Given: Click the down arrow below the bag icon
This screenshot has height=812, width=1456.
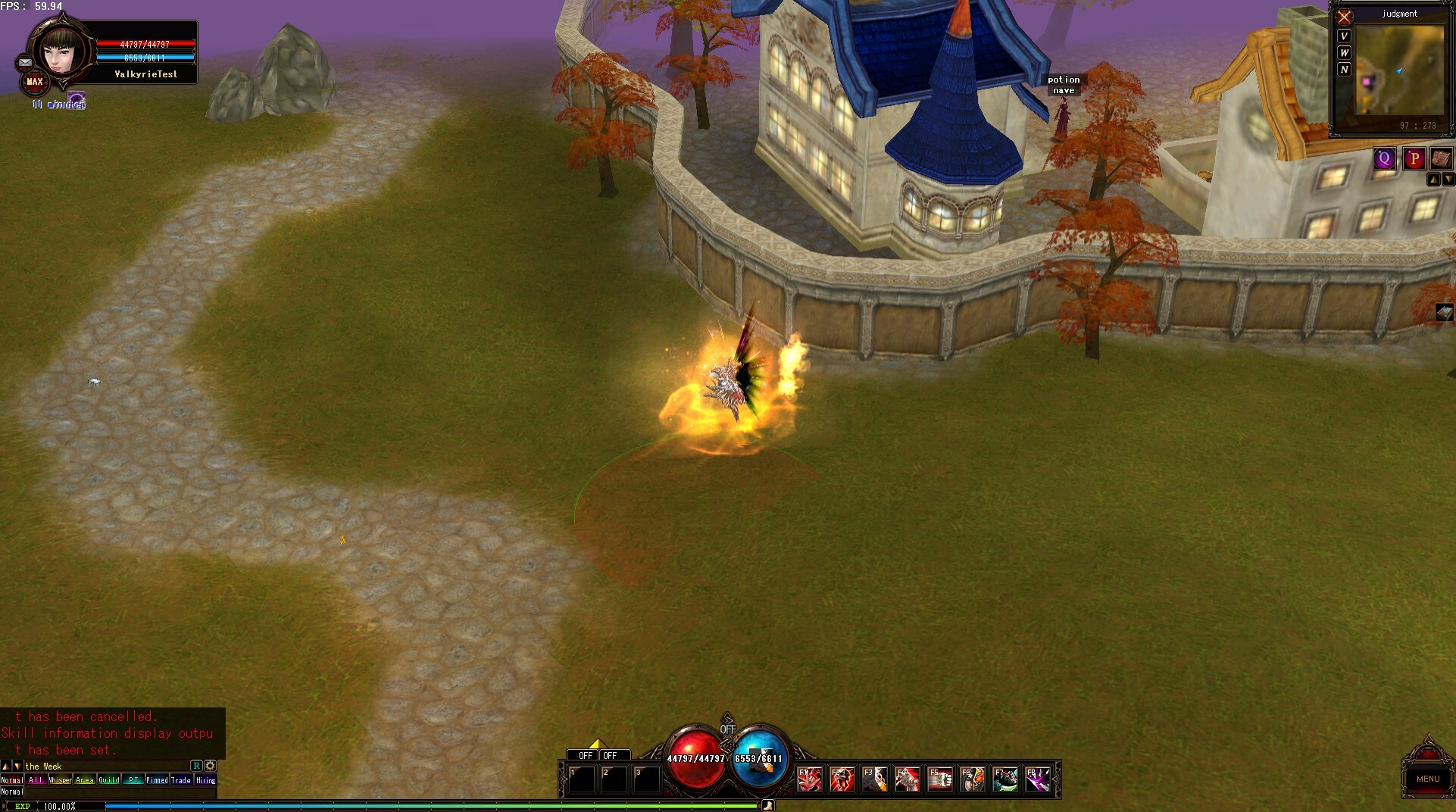Looking at the screenshot, I should (x=1448, y=179).
